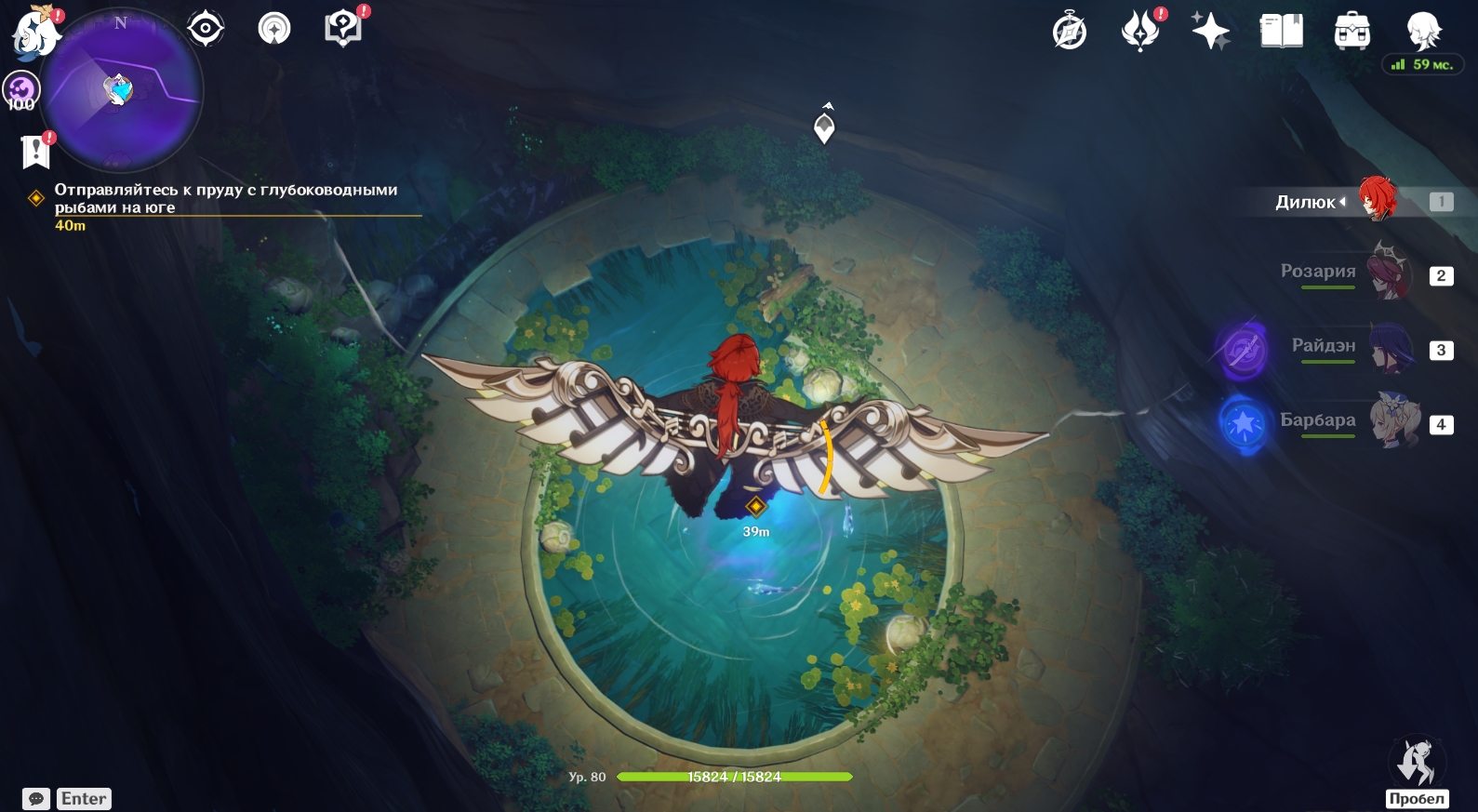
Task: Open the eye-shaped view icon
Action: coord(206,29)
